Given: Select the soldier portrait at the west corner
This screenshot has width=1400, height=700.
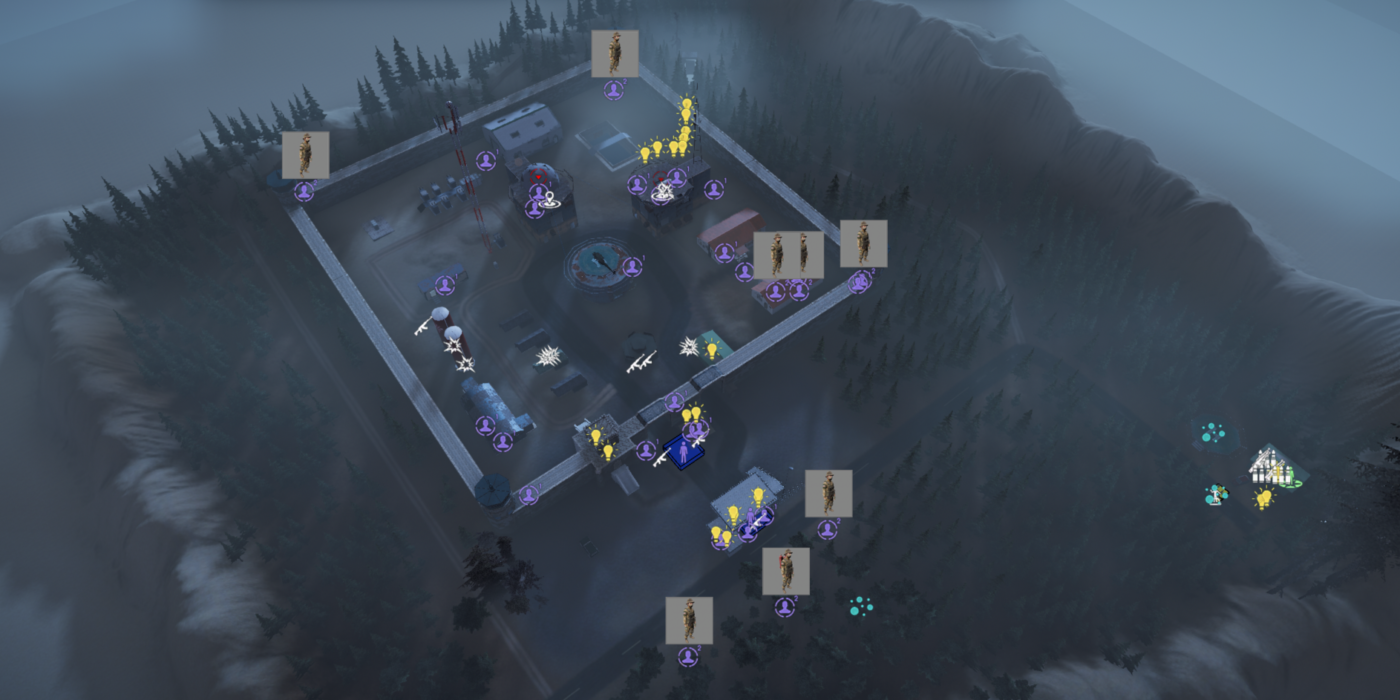Looking at the screenshot, I should click(x=305, y=155).
